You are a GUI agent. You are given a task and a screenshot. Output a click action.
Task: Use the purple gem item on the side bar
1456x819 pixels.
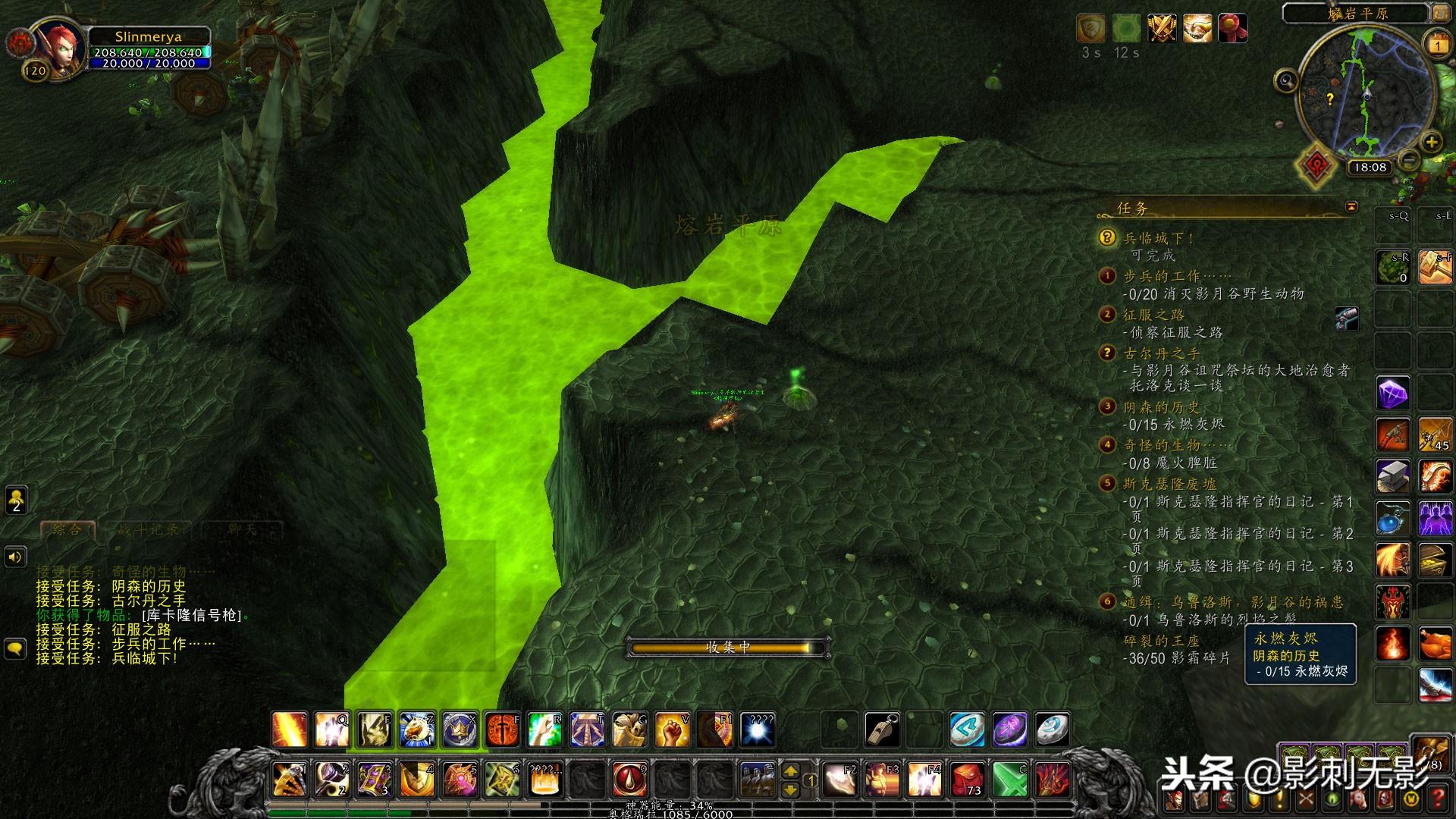pos(1393,394)
